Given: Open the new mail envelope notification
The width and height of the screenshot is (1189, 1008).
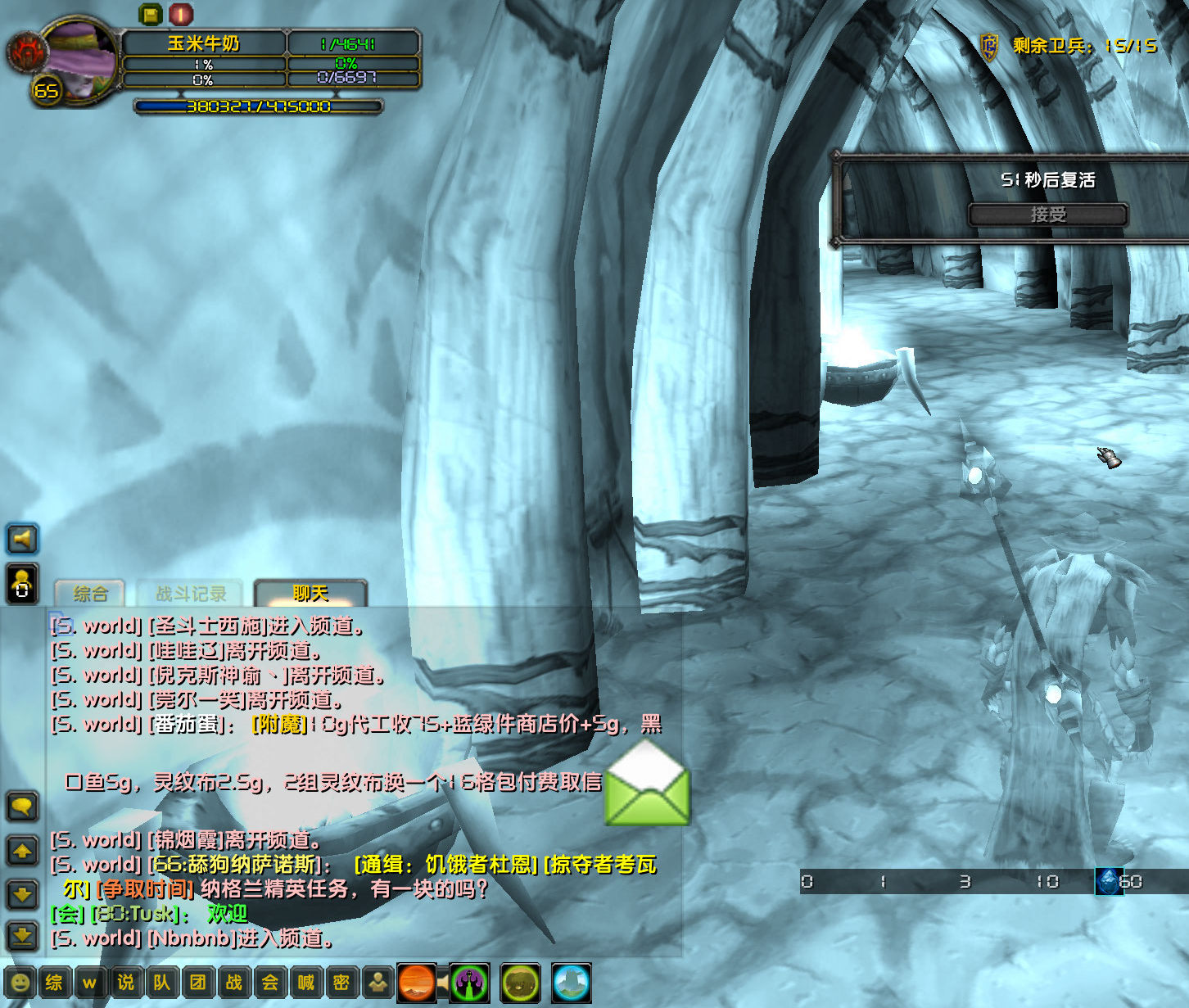Looking at the screenshot, I should (x=647, y=793).
